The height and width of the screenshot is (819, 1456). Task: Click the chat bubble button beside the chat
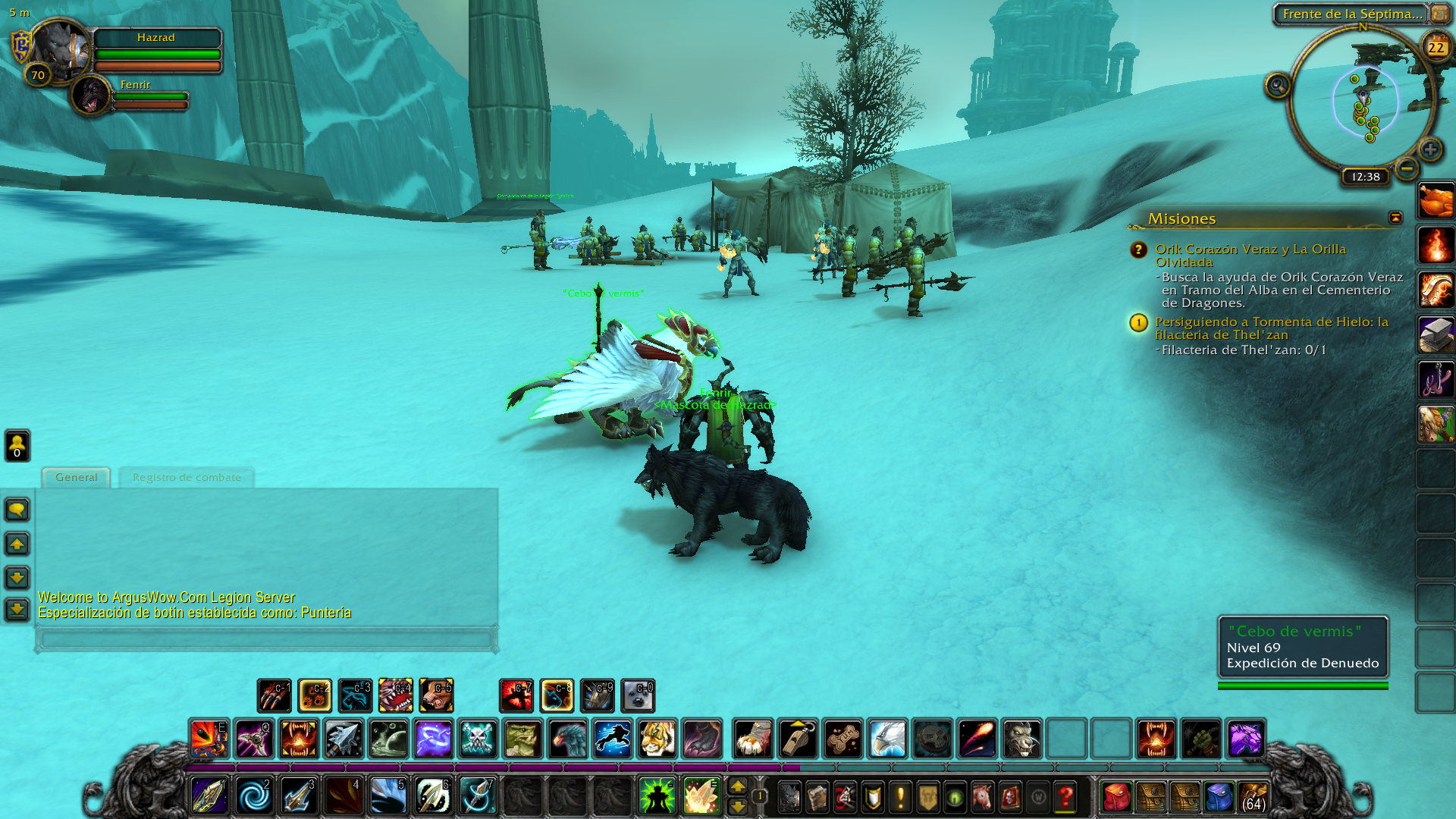tap(17, 510)
